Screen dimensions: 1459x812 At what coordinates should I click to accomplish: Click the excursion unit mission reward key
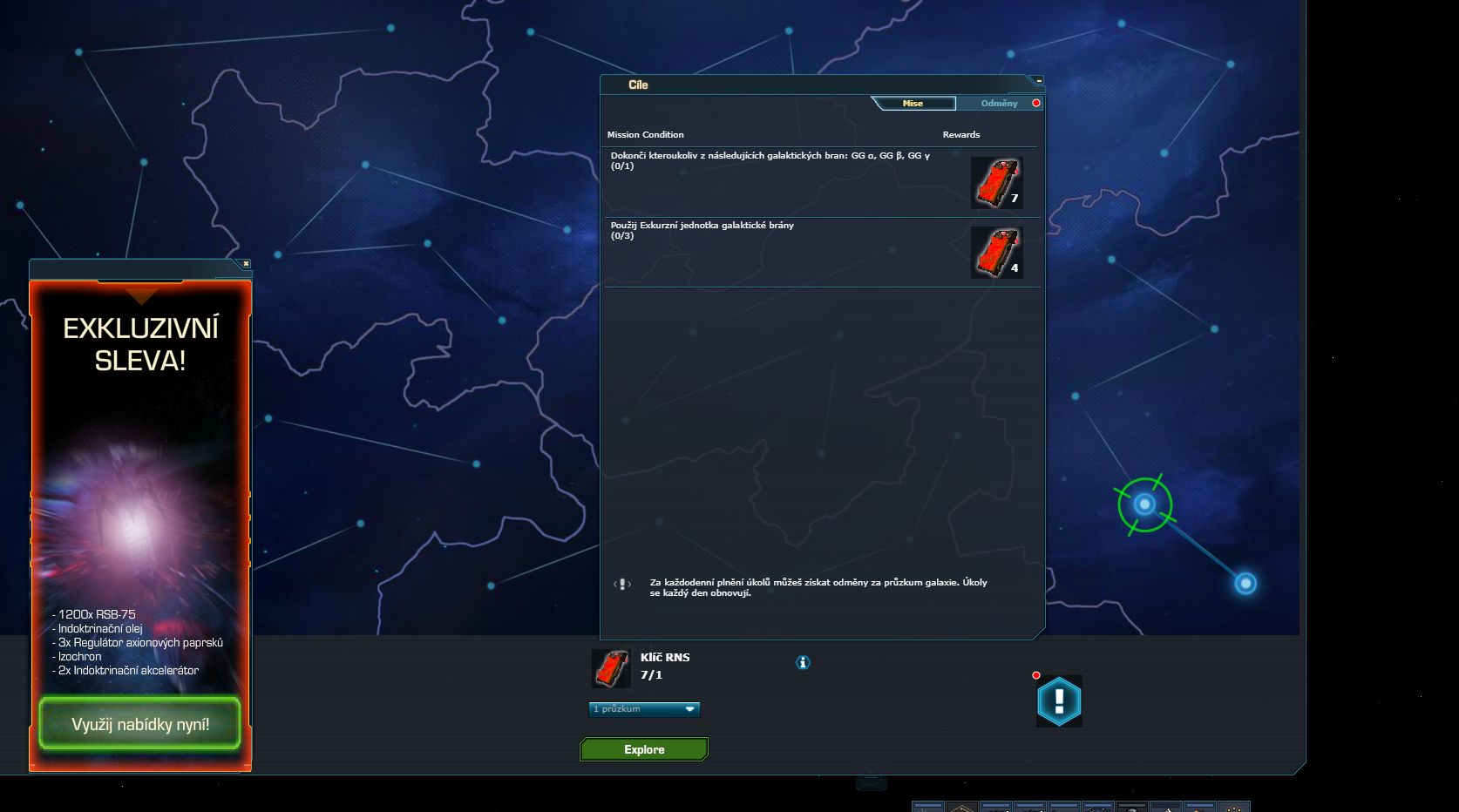(x=996, y=253)
